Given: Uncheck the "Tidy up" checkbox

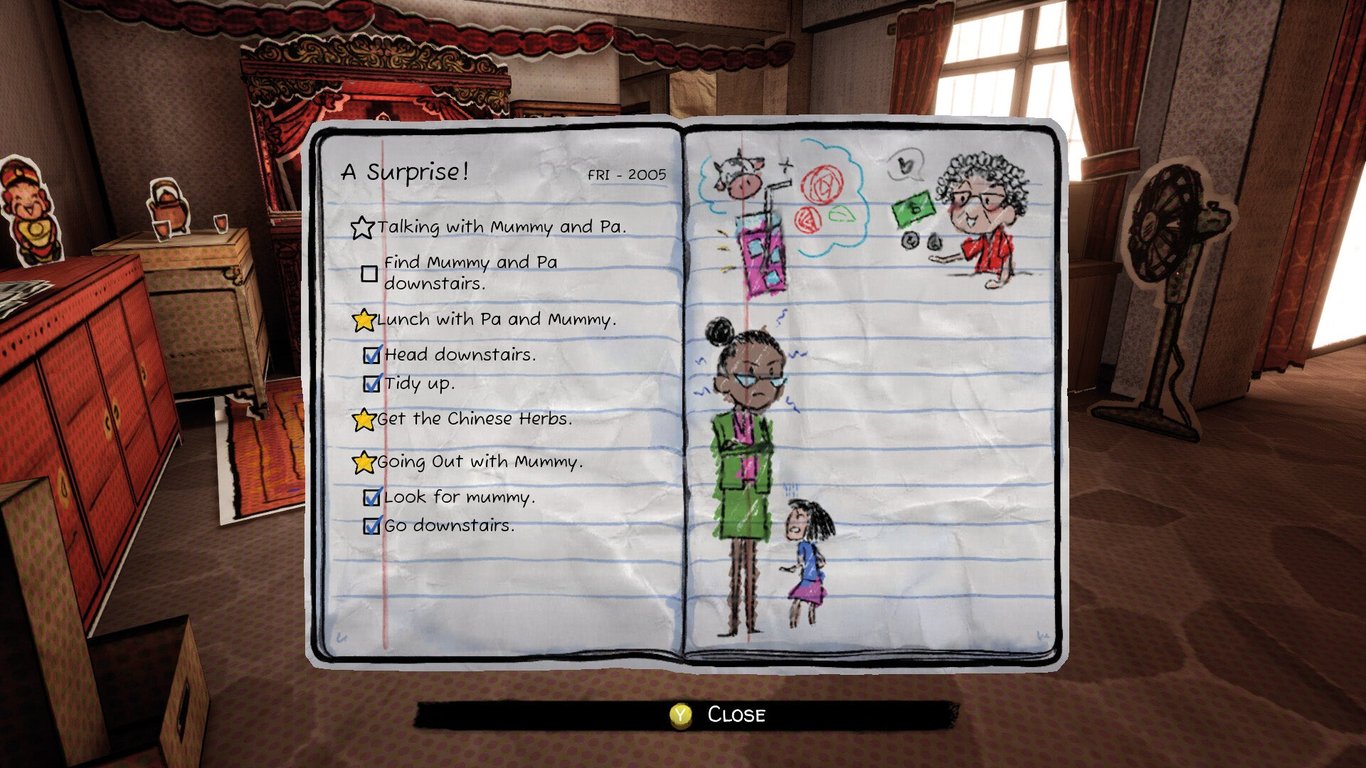Looking at the screenshot, I should click(x=372, y=383).
